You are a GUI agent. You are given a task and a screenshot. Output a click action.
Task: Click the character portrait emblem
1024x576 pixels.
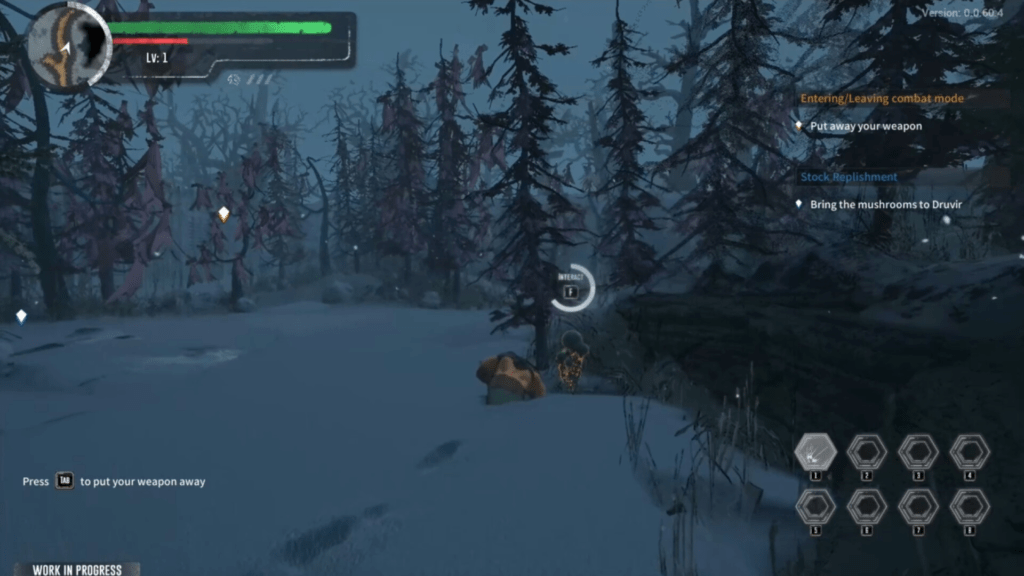[x=68, y=45]
